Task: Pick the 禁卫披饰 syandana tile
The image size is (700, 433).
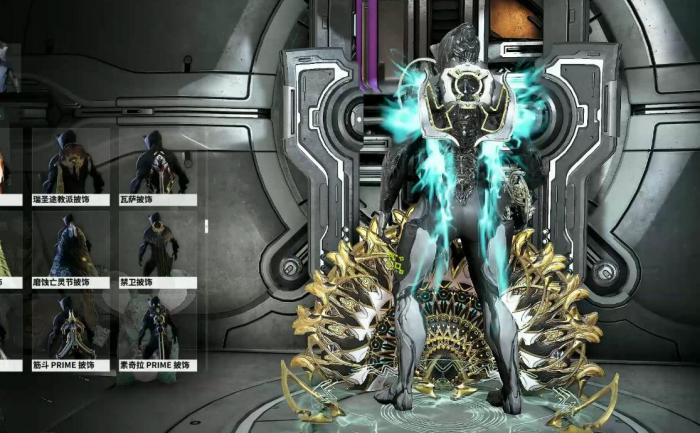Action: click(156, 247)
